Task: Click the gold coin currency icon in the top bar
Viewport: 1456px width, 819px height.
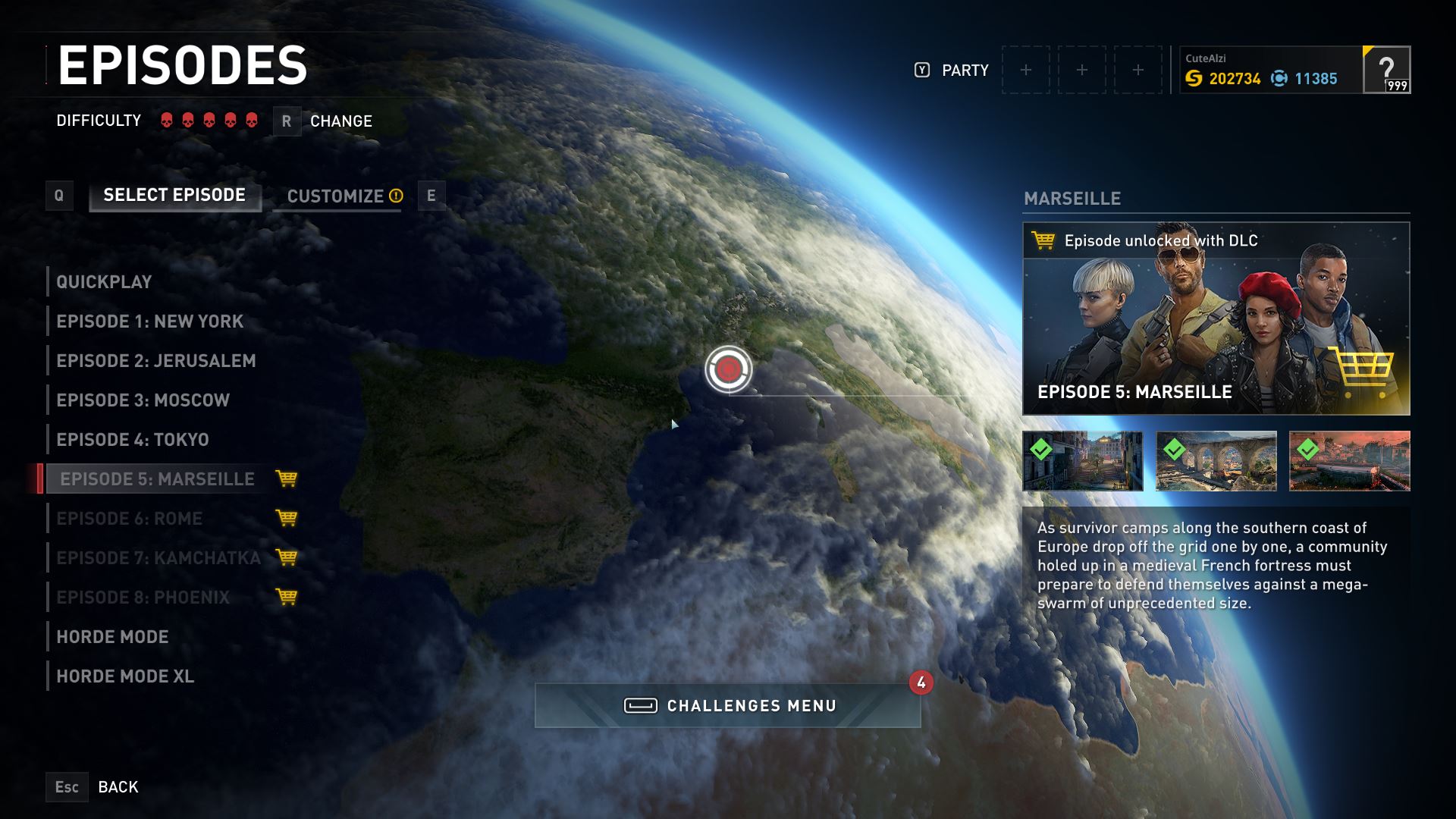Action: coord(1194,78)
